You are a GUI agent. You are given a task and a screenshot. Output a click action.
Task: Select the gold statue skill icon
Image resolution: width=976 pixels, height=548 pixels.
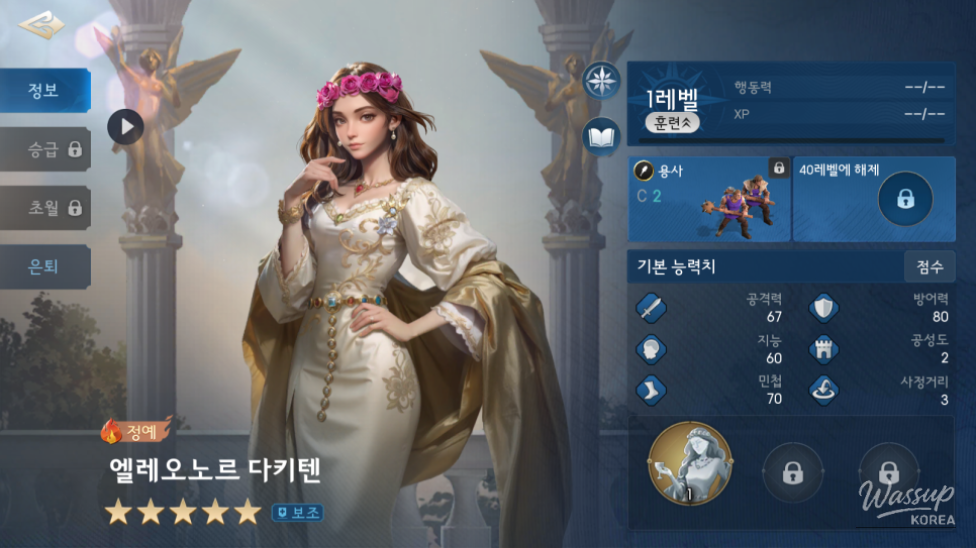[x=690, y=464]
